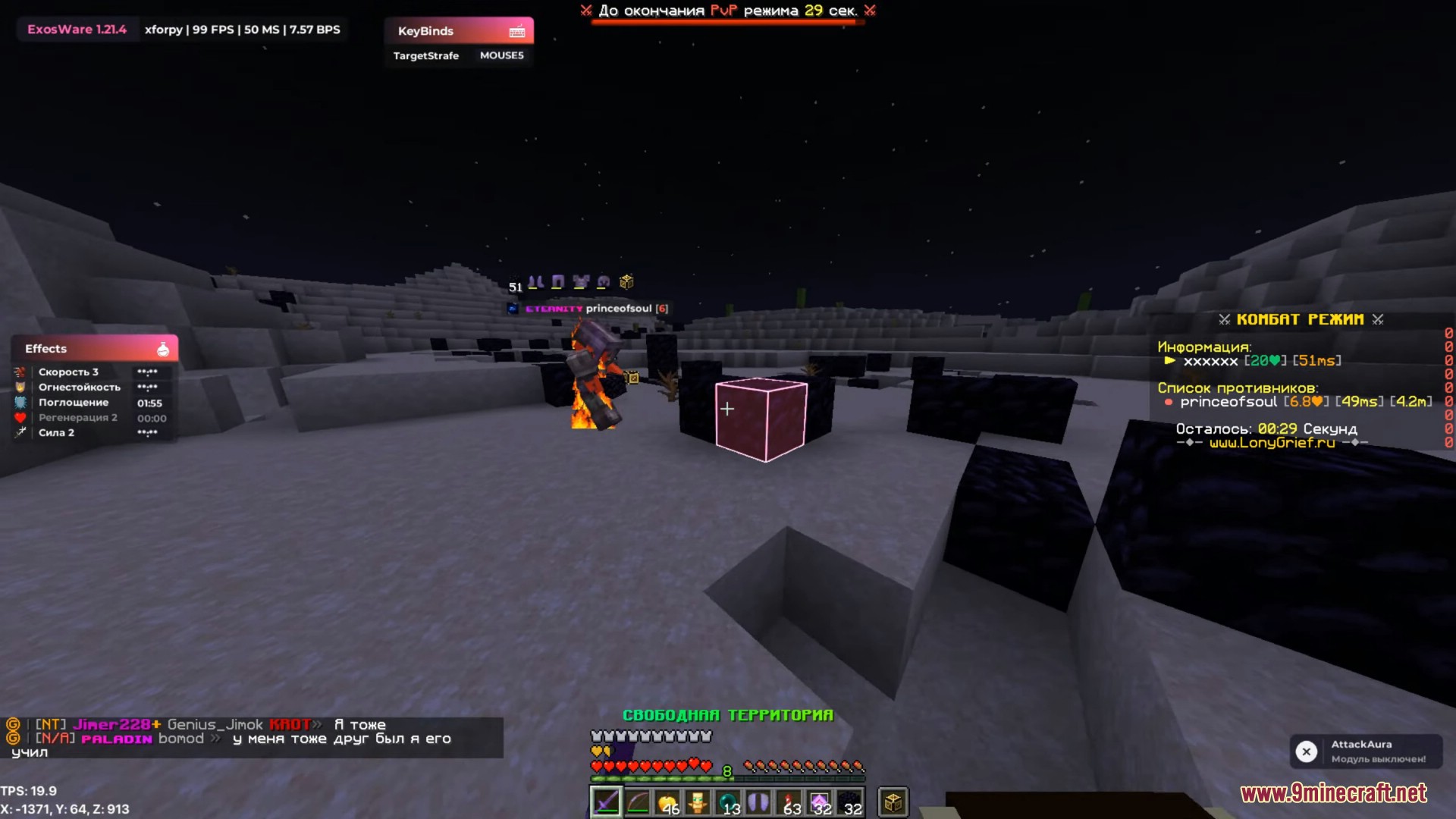Select the enchanted sword in the first hotbar slot
The width and height of the screenshot is (1456, 819).
pos(606,802)
